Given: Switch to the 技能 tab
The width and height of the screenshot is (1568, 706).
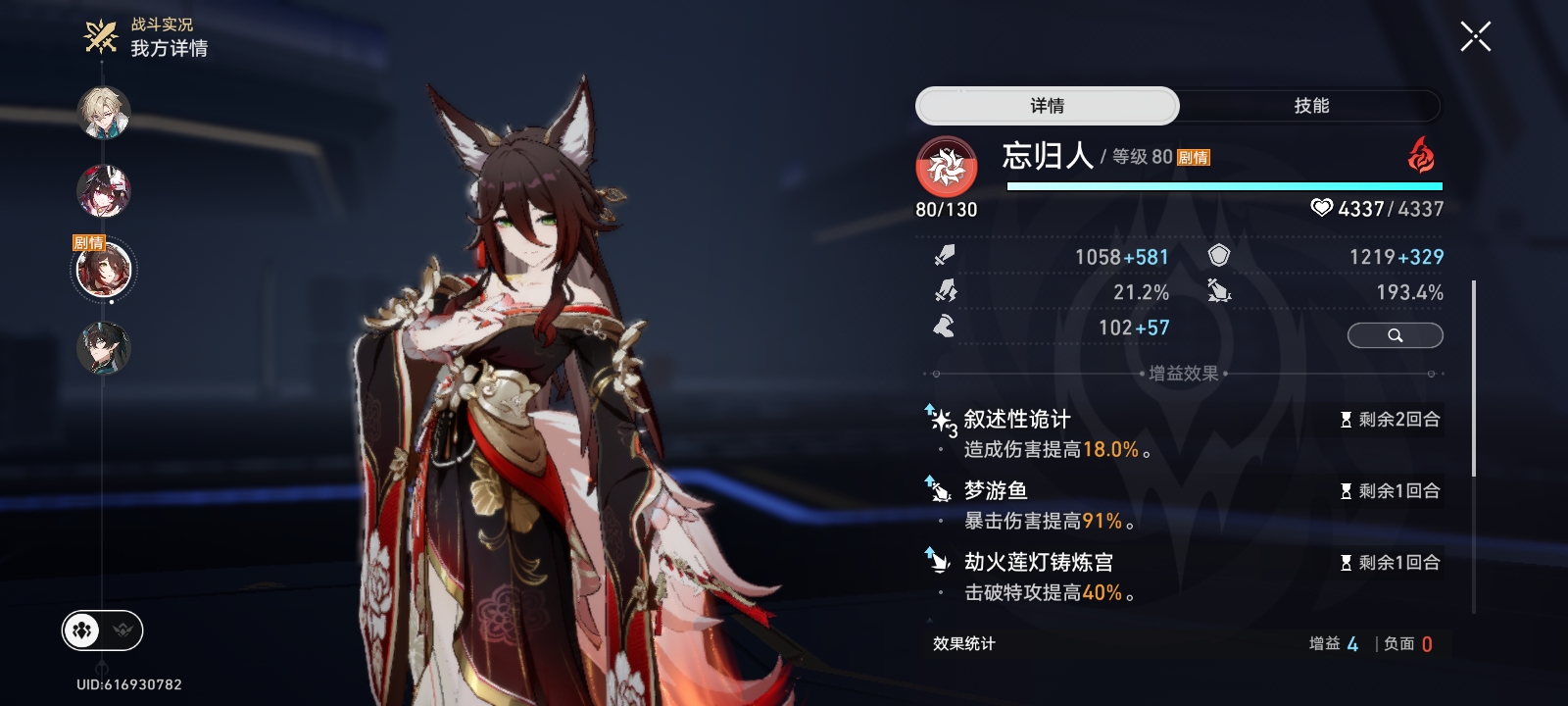Looking at the screenshot, I should coord(1310,106).
